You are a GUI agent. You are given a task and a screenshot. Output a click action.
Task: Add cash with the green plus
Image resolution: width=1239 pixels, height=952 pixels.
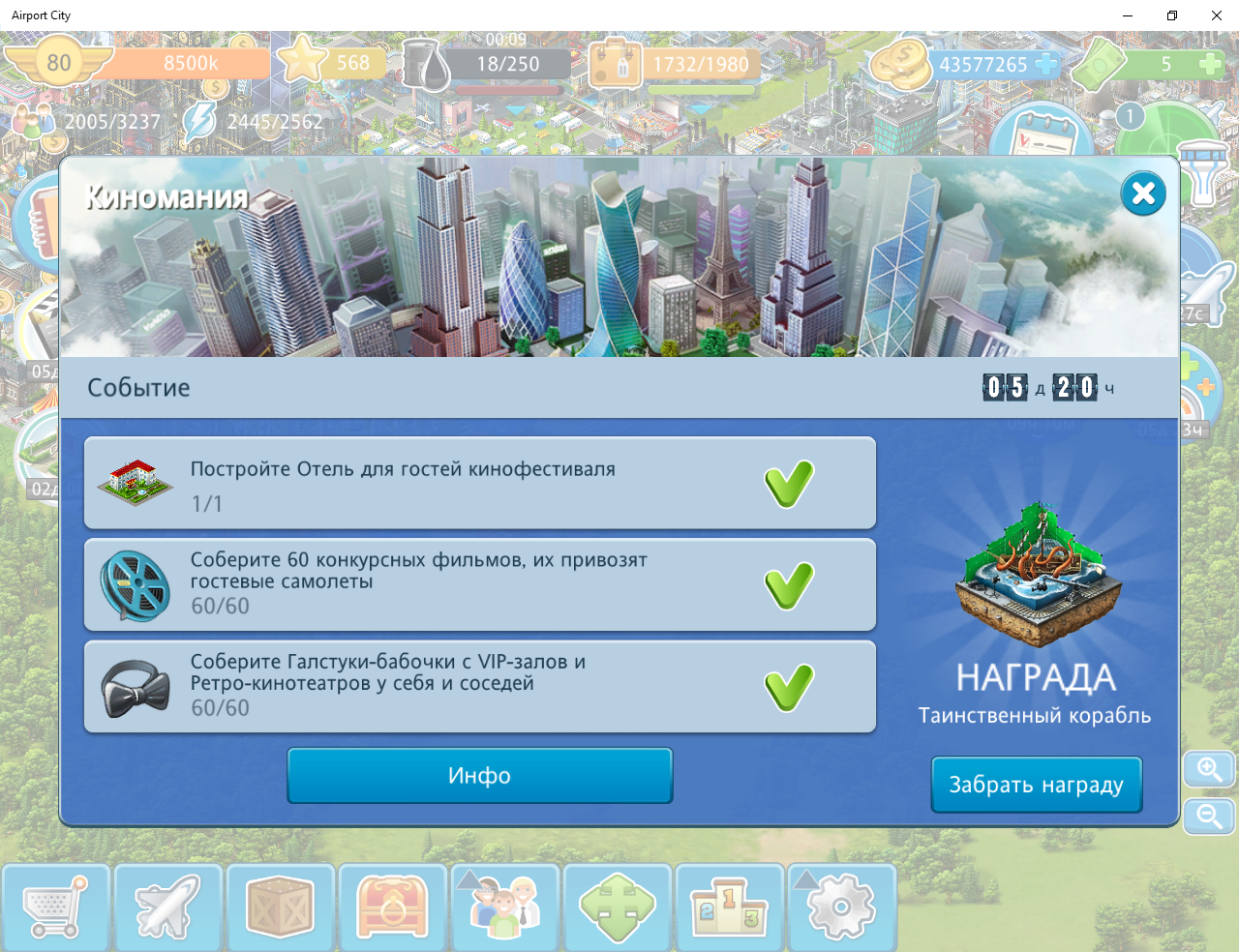click(x=1210, y=64)
